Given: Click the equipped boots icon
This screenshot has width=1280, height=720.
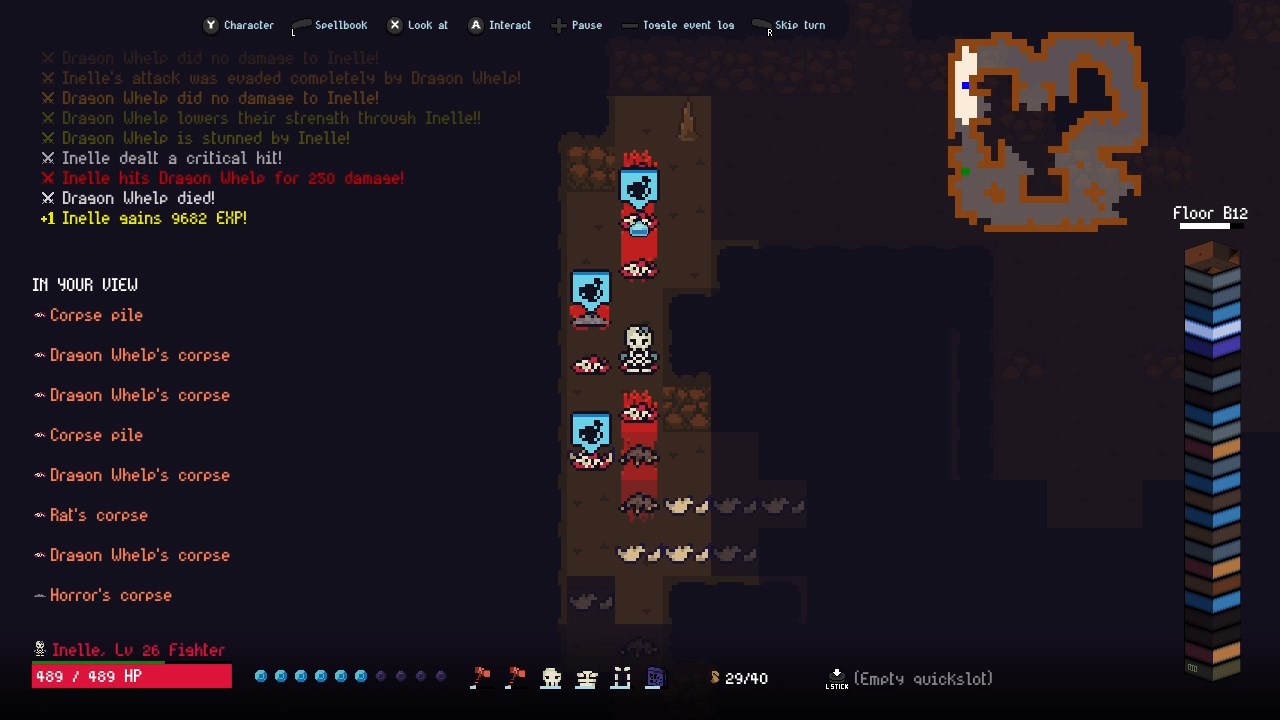Looking at the screenshot, I should (x=621, y=678).
